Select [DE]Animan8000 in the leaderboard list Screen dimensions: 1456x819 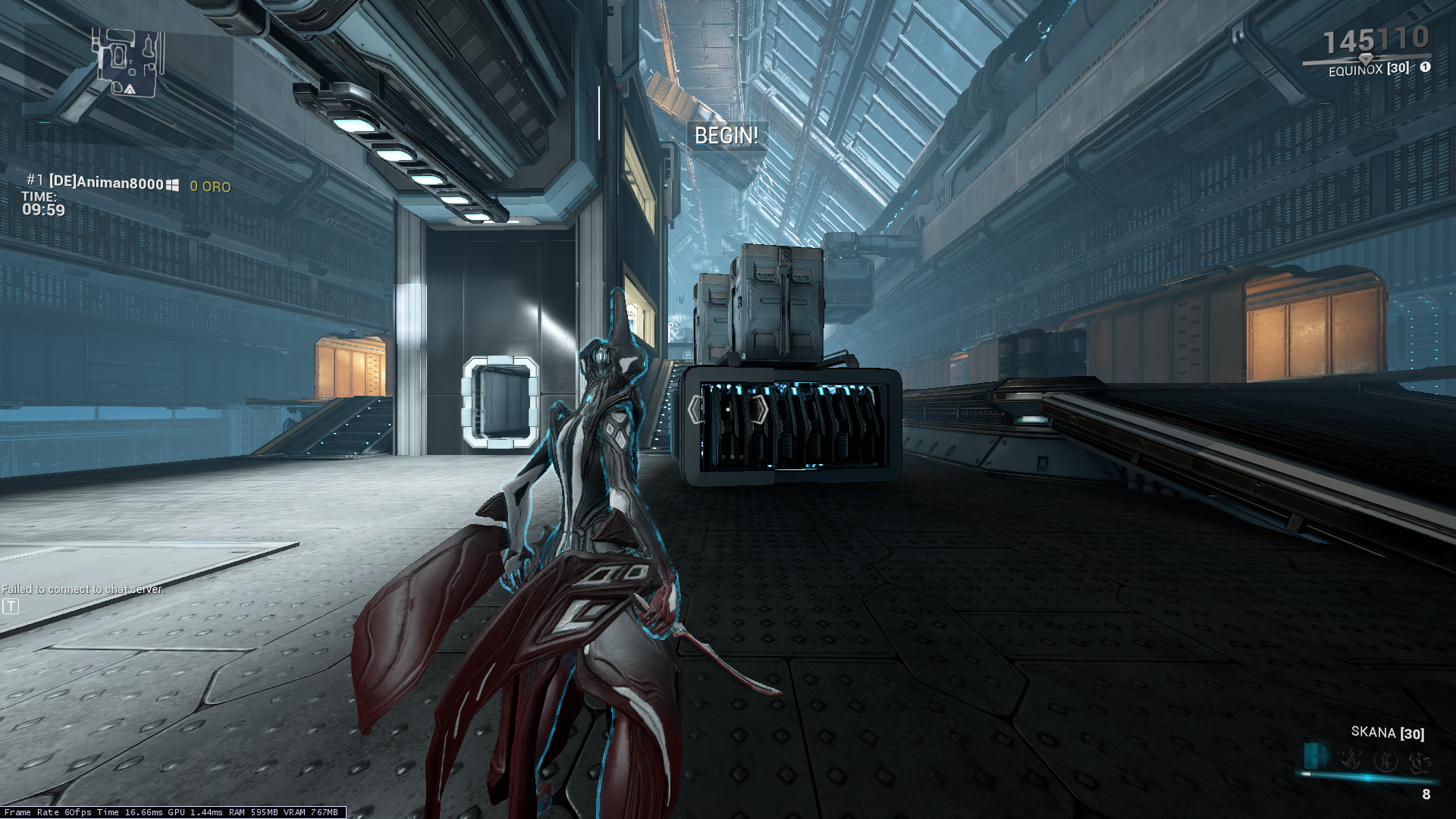106,184
